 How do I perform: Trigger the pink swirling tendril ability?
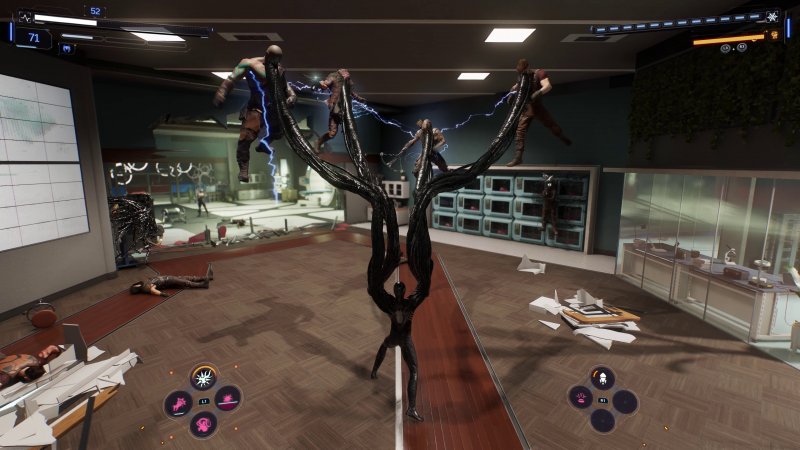(x=204, y=425)
